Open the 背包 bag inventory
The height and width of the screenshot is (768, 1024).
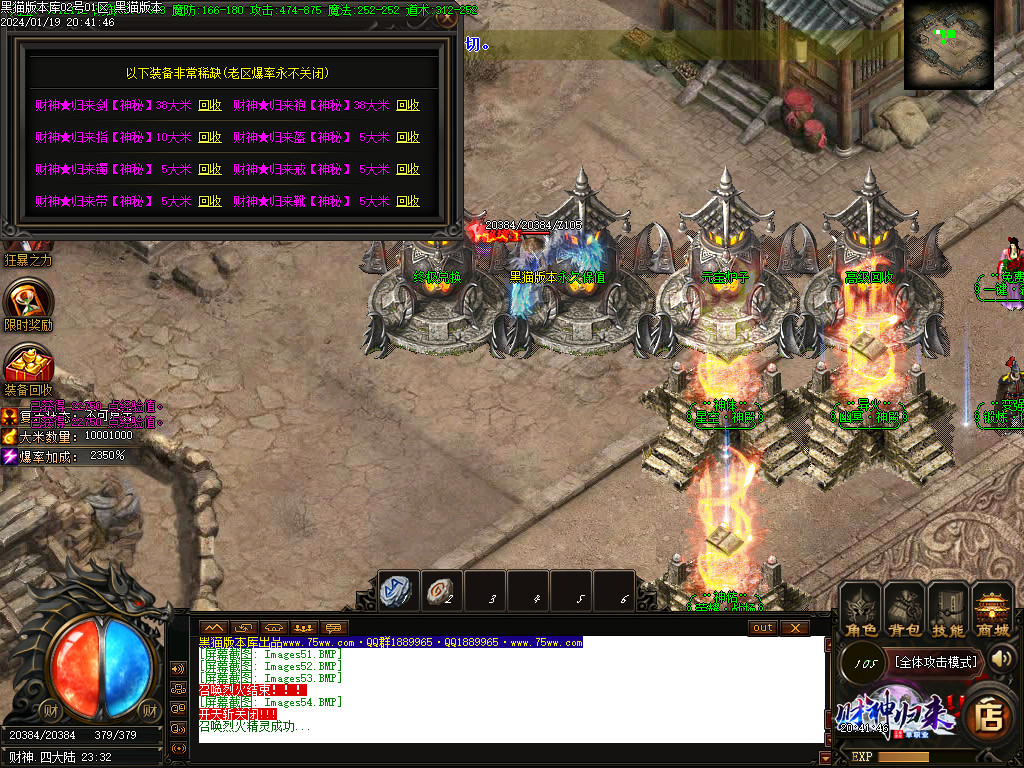click(x=904, y=610)
